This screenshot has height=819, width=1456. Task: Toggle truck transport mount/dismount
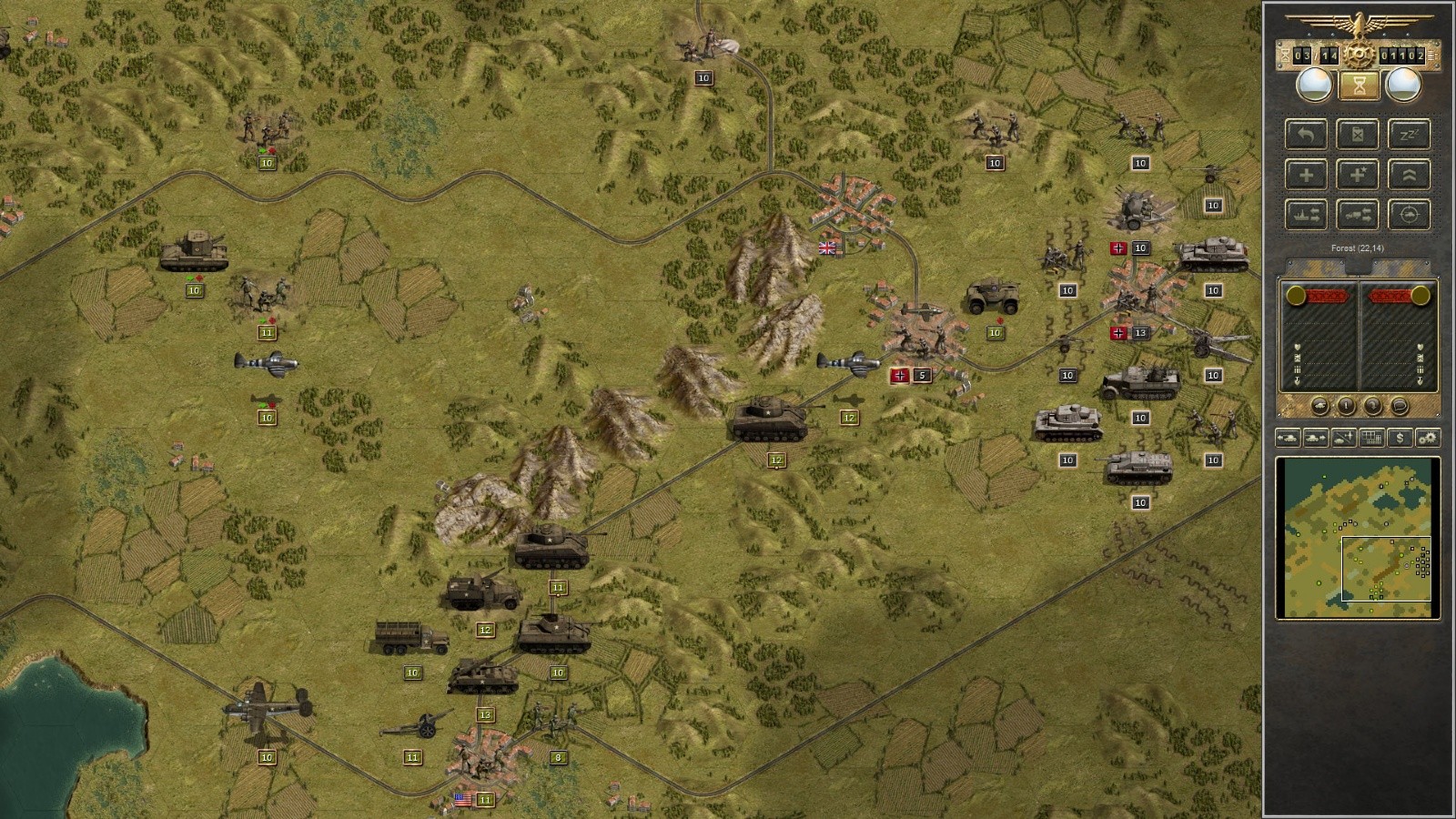pos(1357,215)
